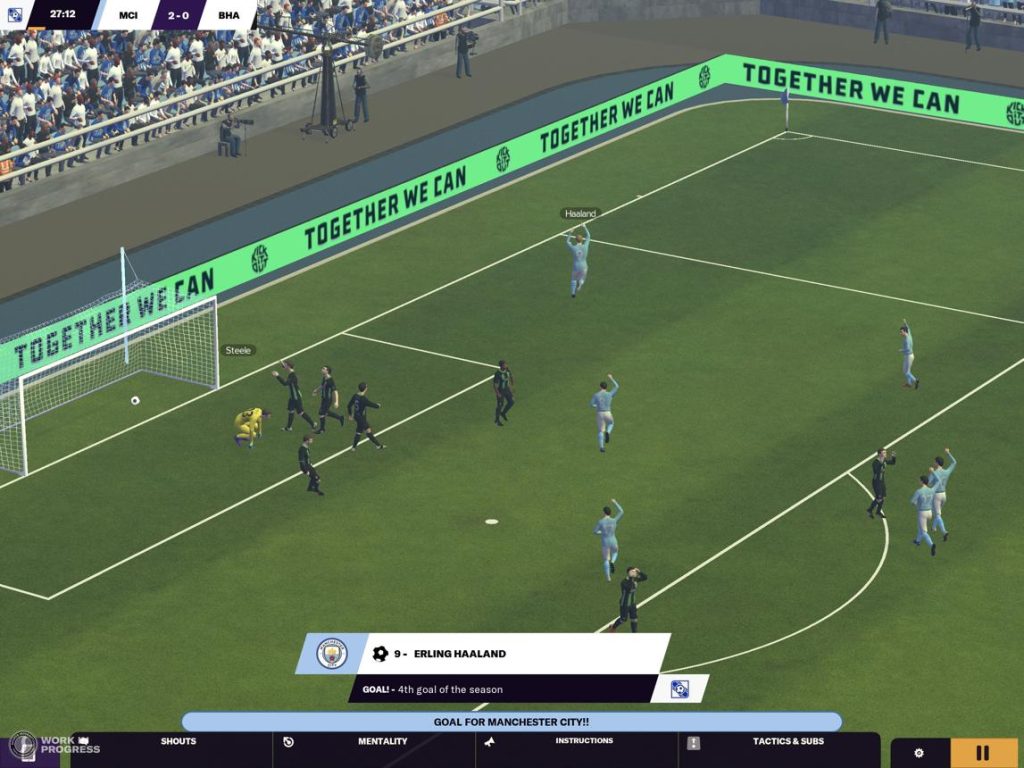Open Tactics & Subs screen

click(x=788, y=742)
